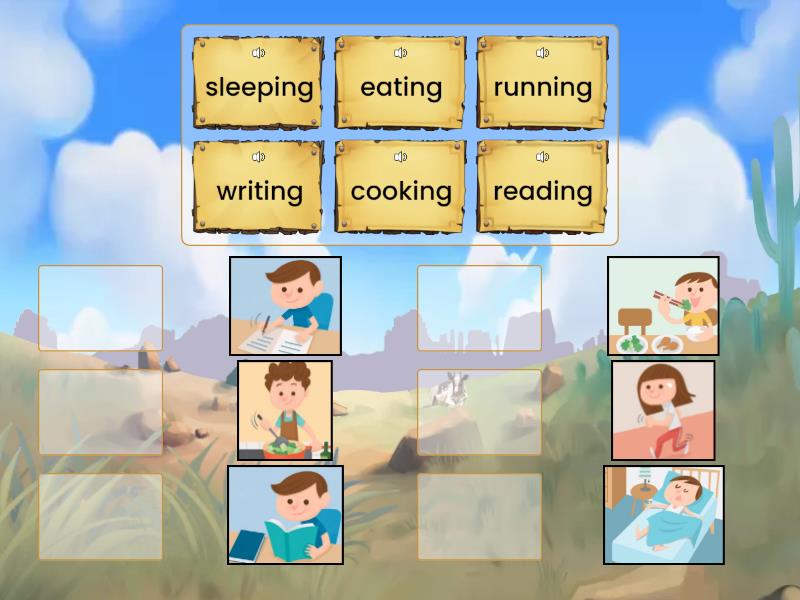
Task: Click the boy writing on paper picture
Action: click(x=285, y=306)
